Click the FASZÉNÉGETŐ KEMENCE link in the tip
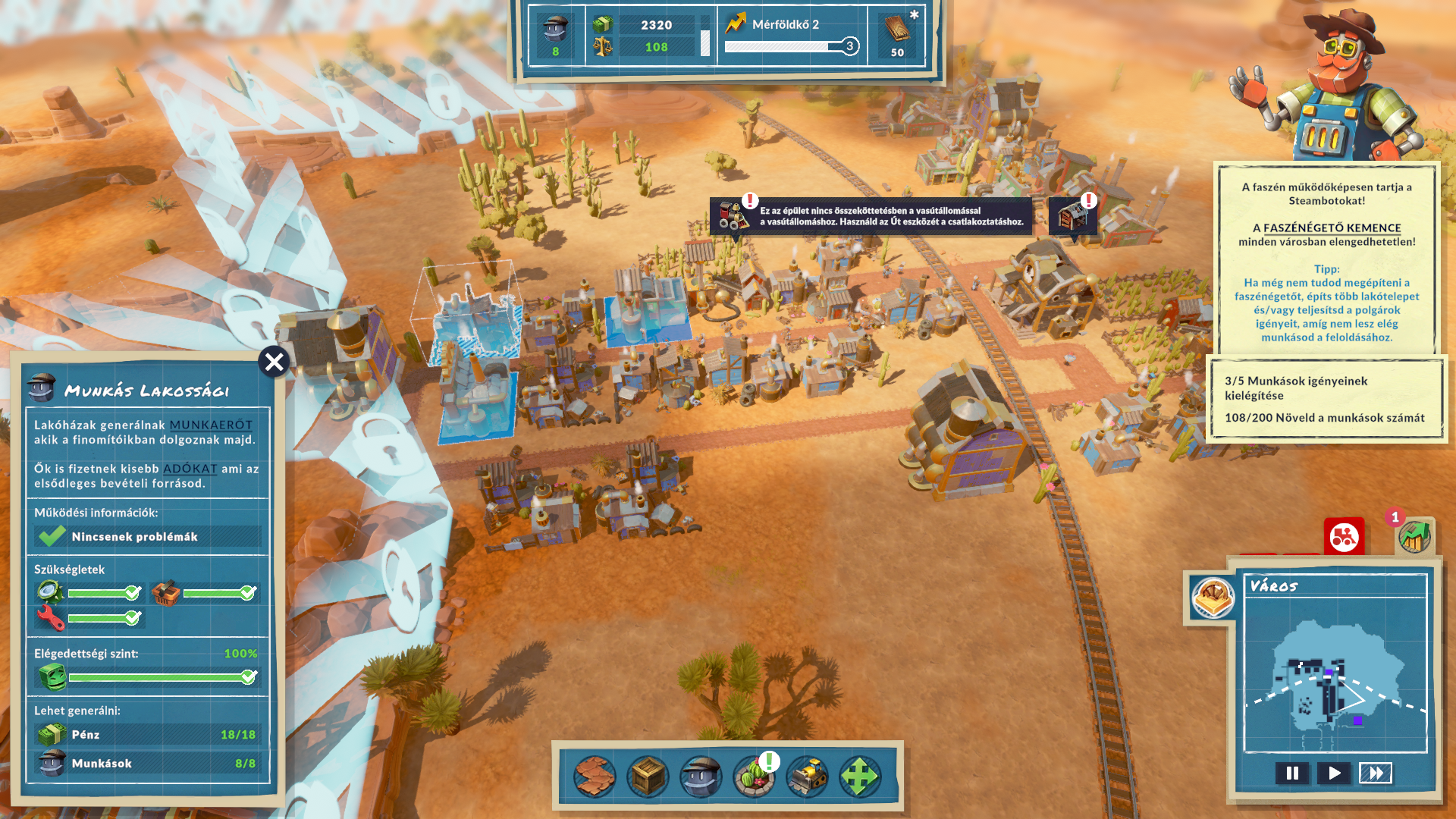The width and height of the screenshot is (1456, 819). click(1332, 227)
